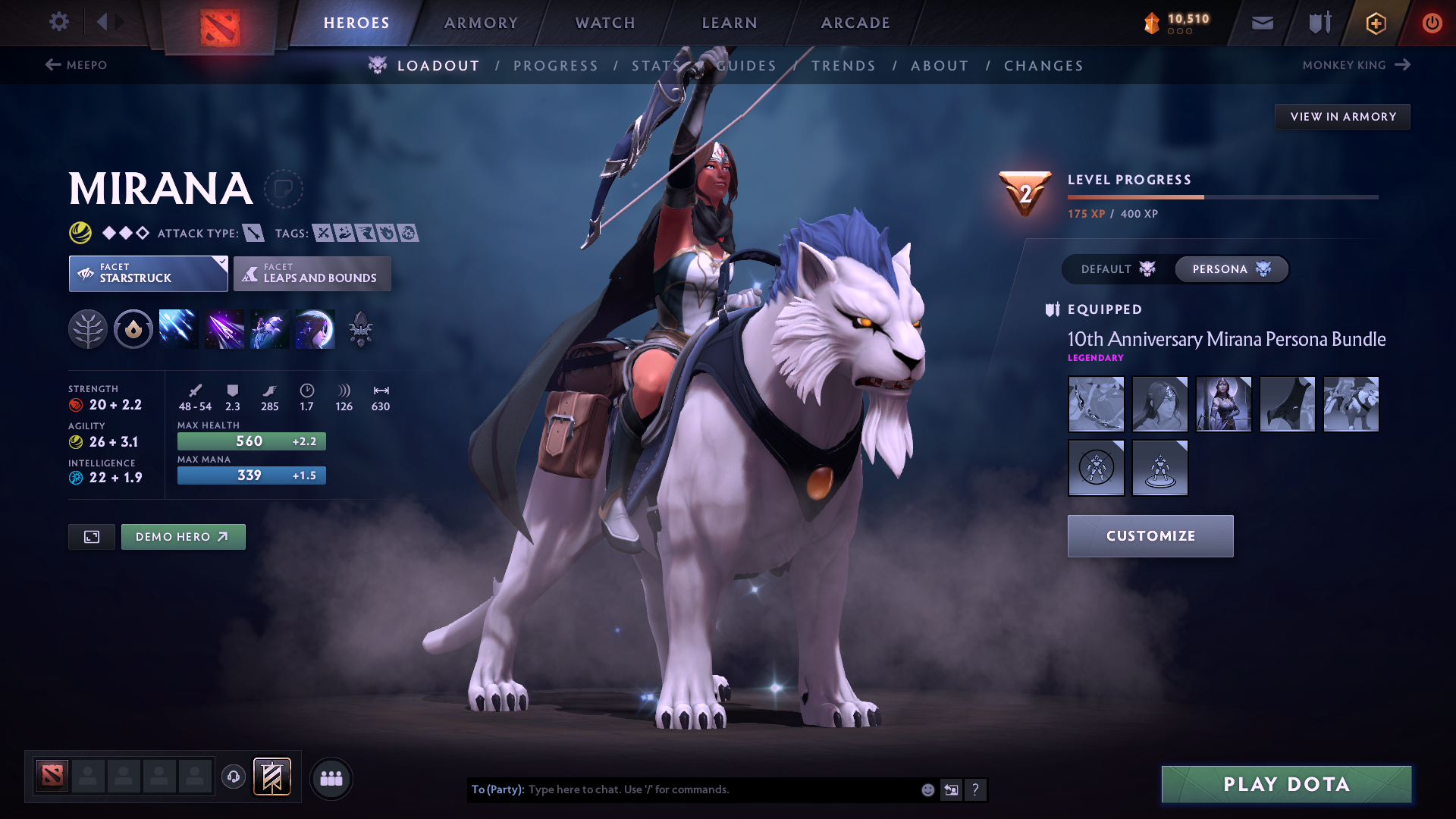Select the Starstorm ability icon
1456x819 pixels.
click(178, 328)
